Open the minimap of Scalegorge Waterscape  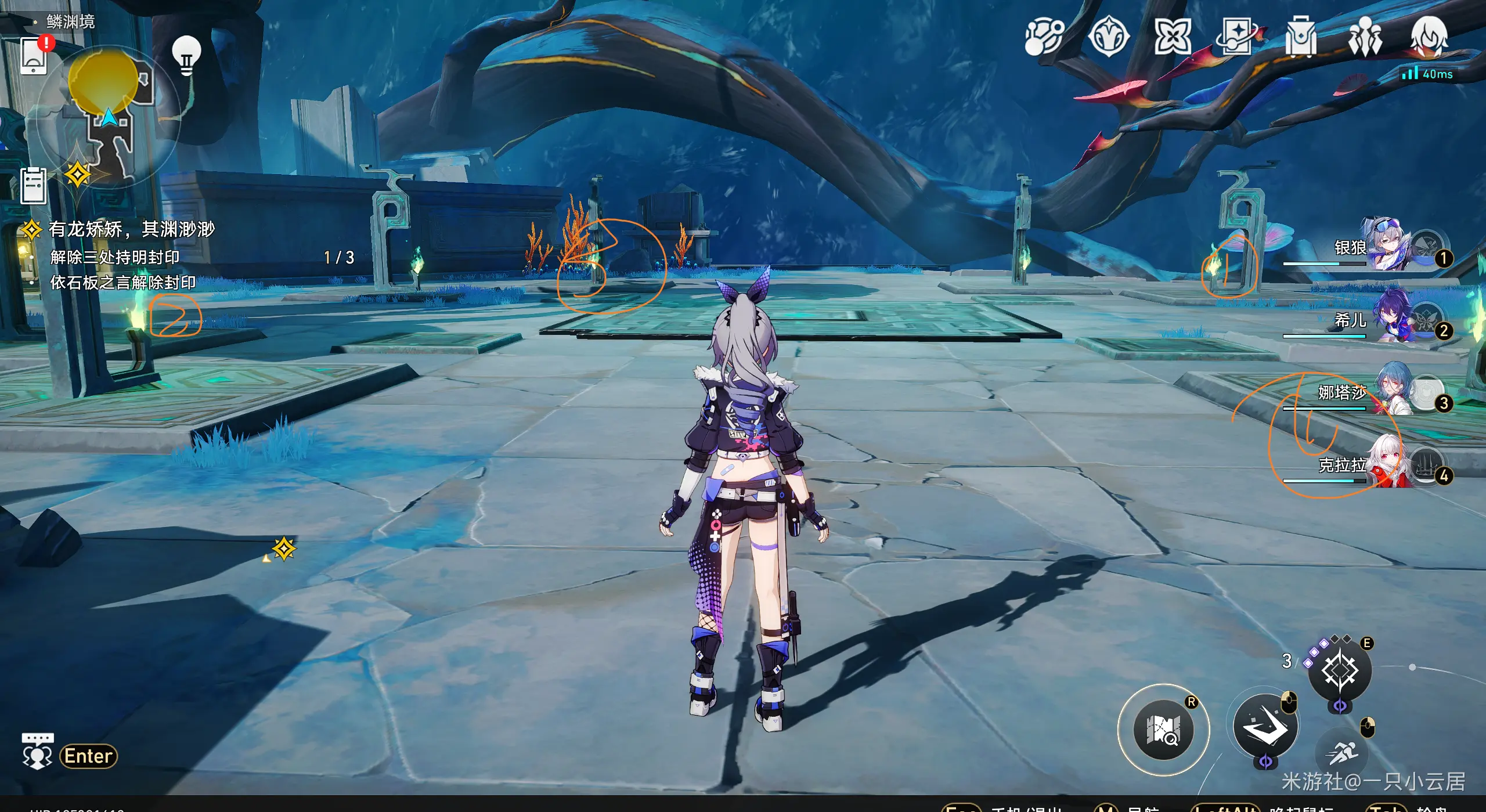coord(109,116)
